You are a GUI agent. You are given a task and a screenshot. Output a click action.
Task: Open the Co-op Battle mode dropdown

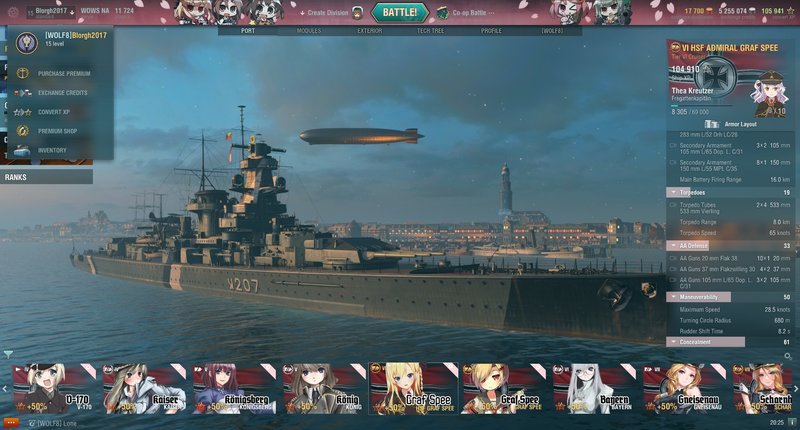click(x=466, y=13)
